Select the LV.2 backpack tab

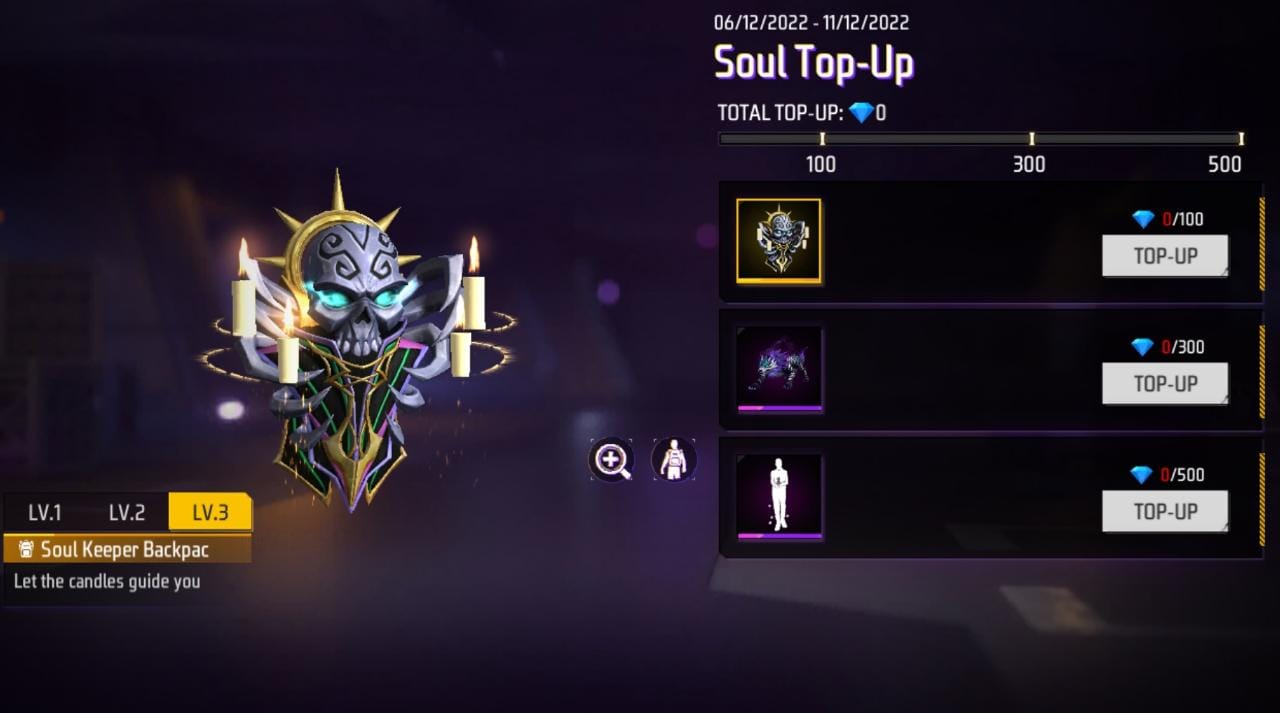[127, 513]
